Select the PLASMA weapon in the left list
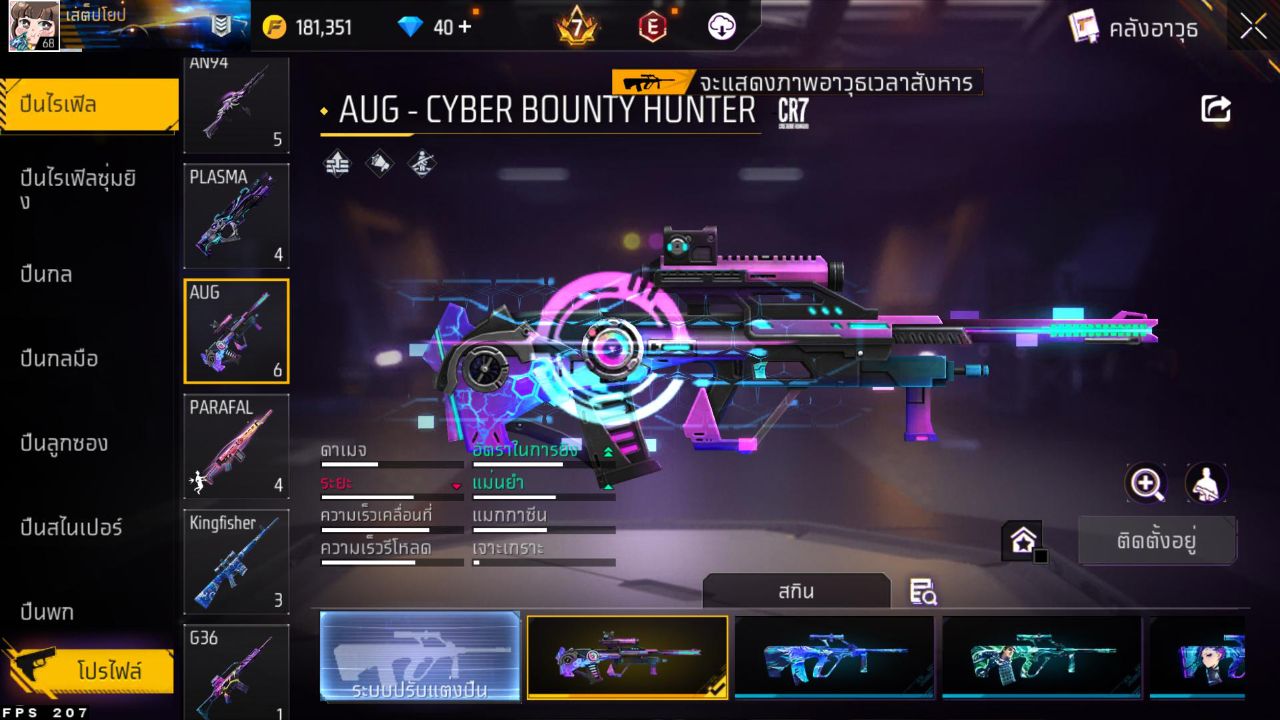This screenshot has height=720, width=1280. [236, 216]
